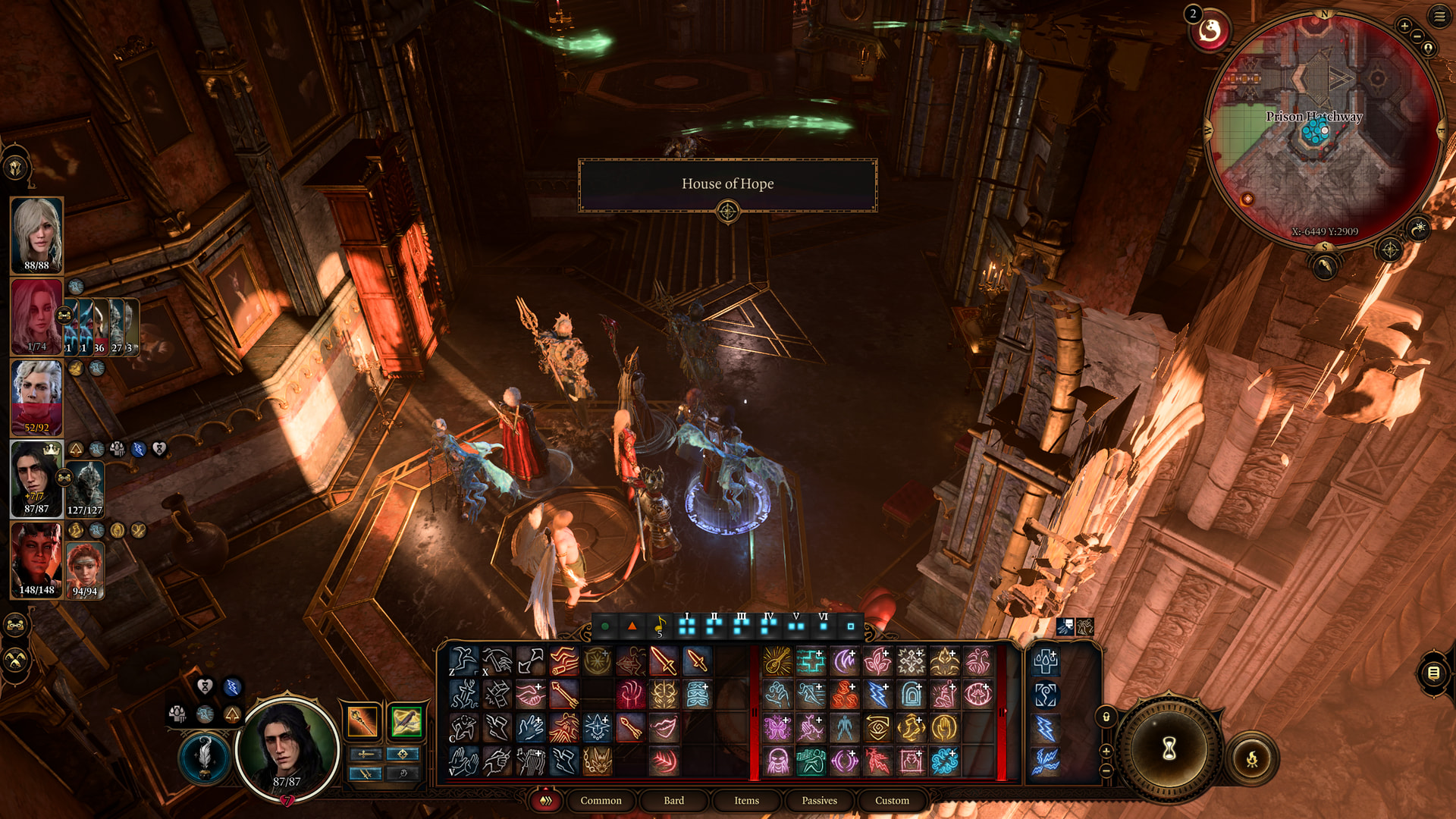Toggle turn-based mode with the hourglass button

[1169, 748]
